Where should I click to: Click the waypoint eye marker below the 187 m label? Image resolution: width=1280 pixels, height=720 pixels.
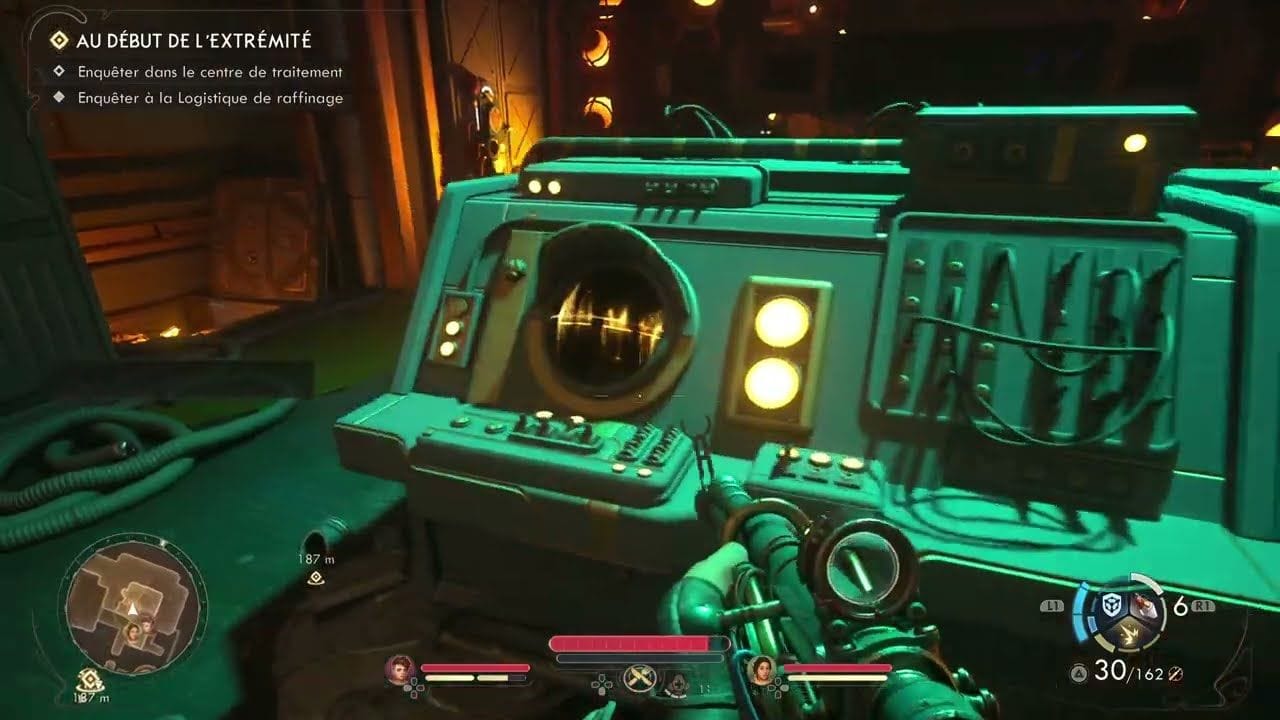[316, 578]
